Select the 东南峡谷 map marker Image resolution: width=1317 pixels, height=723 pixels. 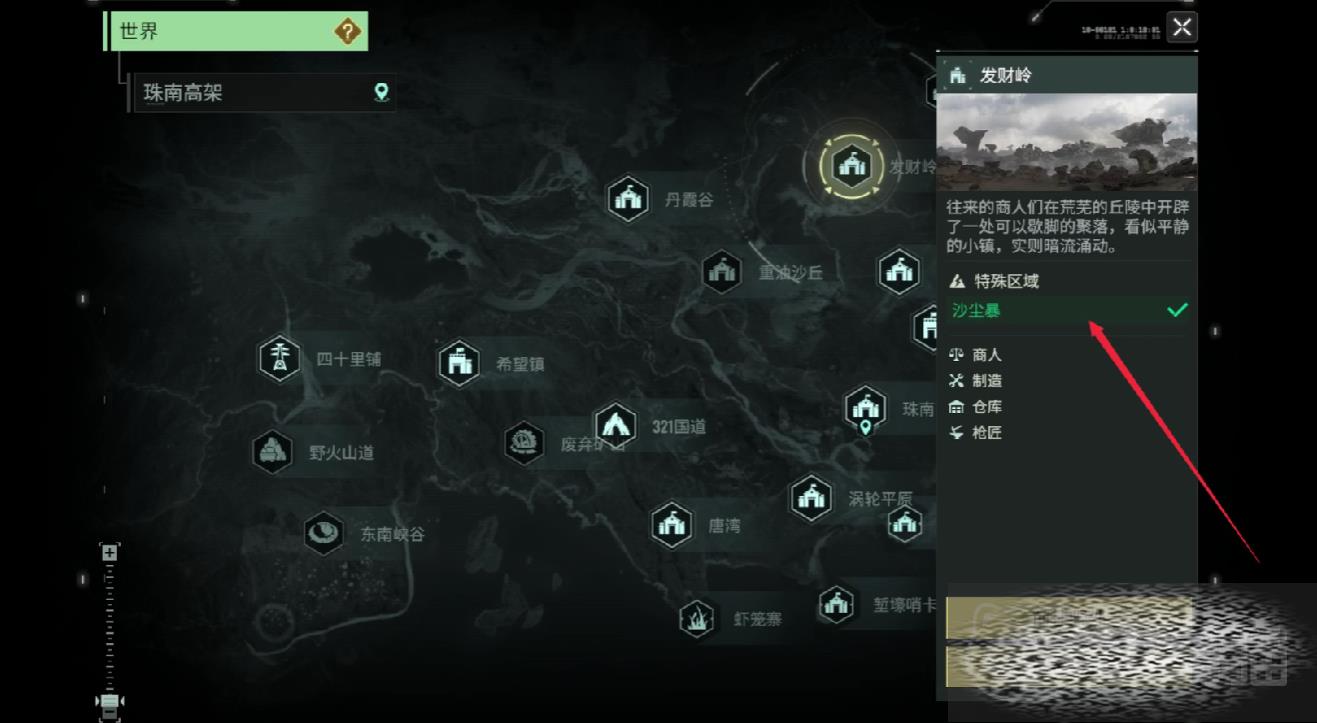pos(323,533)
